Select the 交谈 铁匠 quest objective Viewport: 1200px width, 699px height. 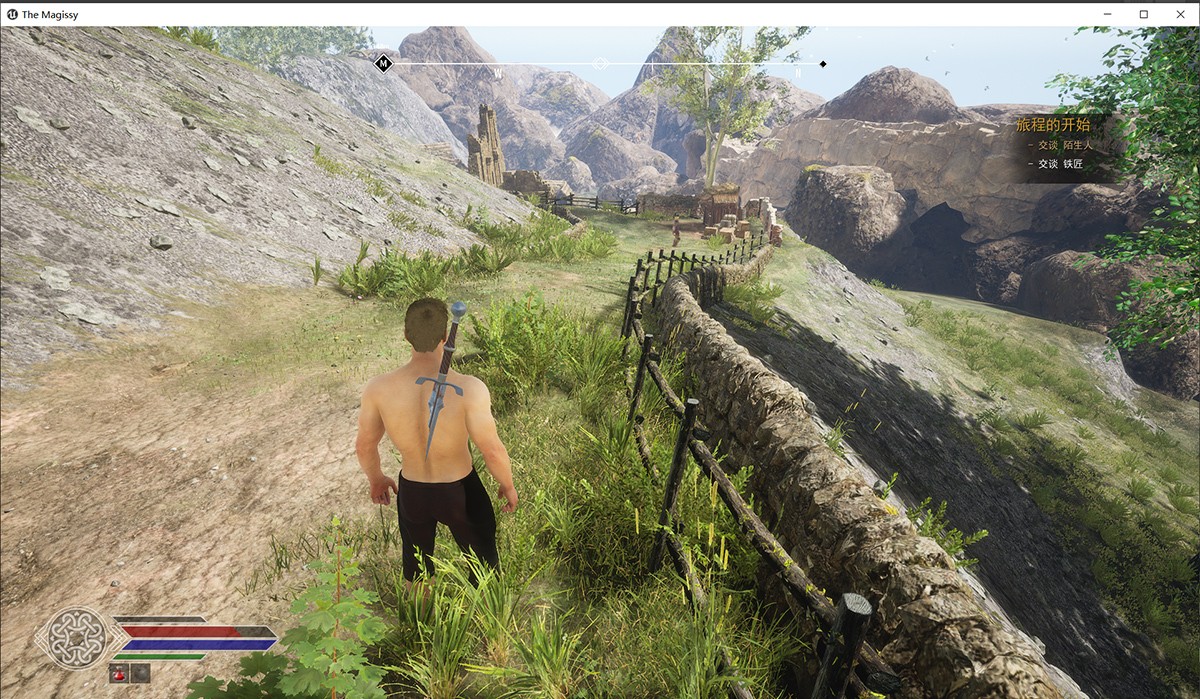pos(1060,164)
